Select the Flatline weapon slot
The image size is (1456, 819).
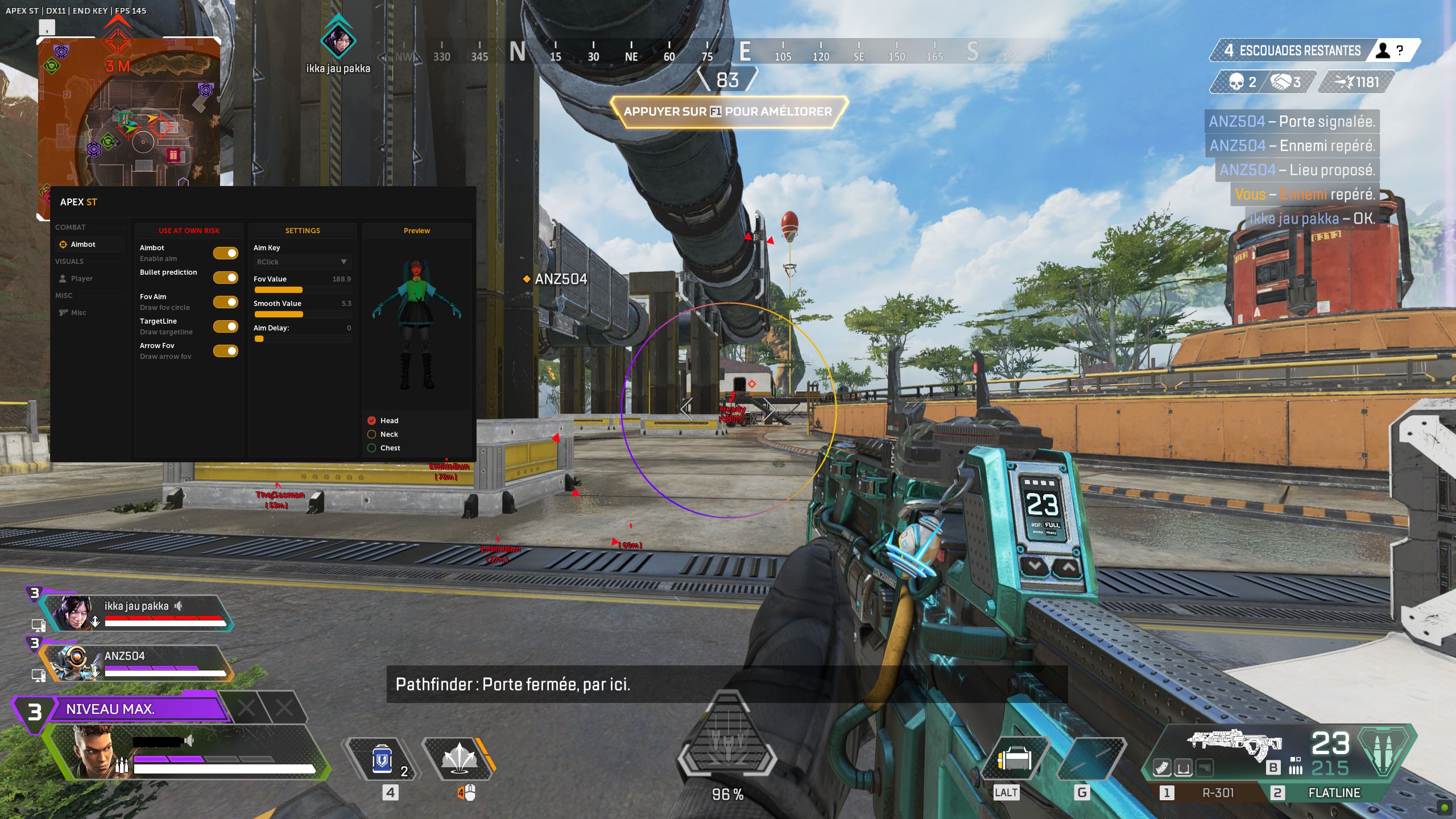(x=1334, y=793)
